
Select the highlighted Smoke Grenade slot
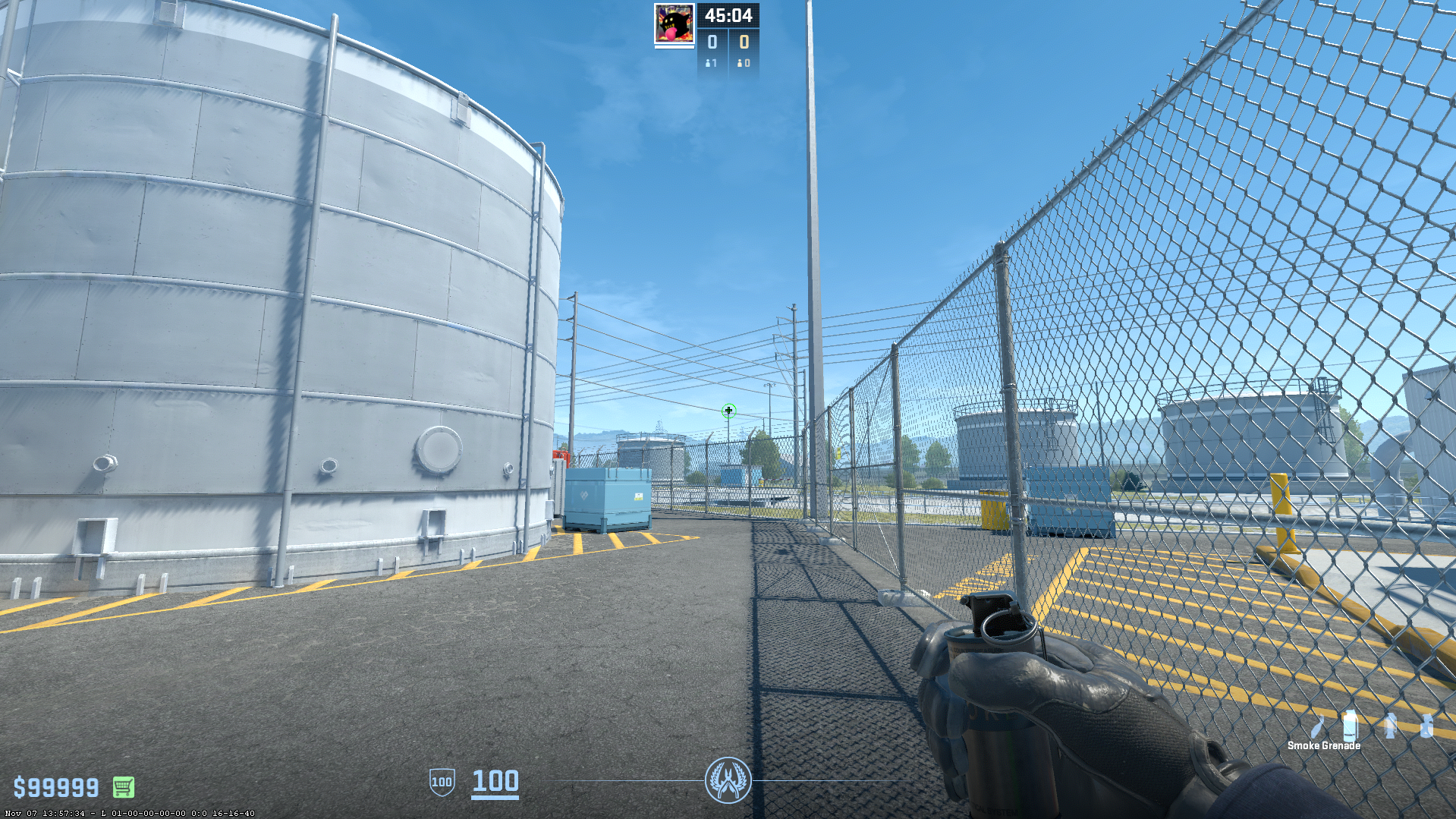(x=1349, y=726)
